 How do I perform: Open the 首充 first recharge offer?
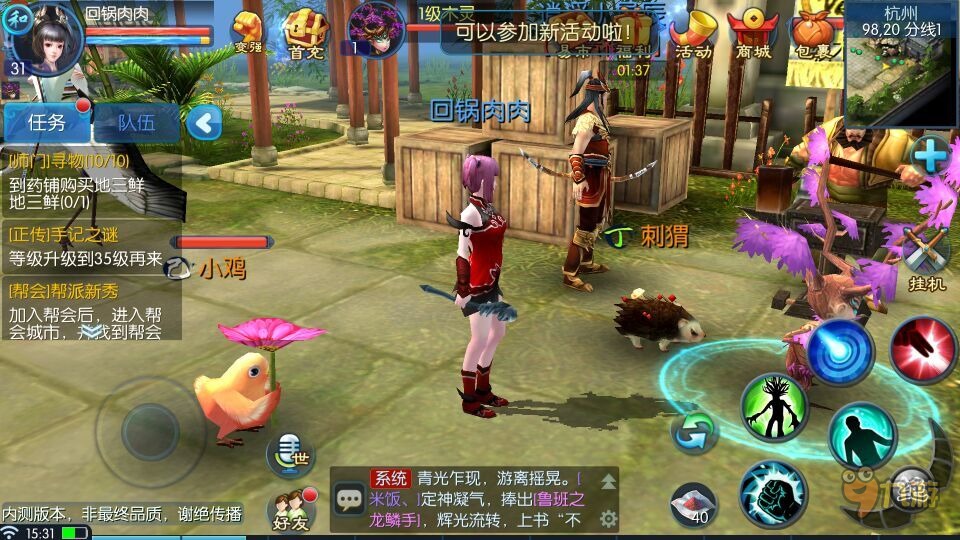click(x=304, y=31)
